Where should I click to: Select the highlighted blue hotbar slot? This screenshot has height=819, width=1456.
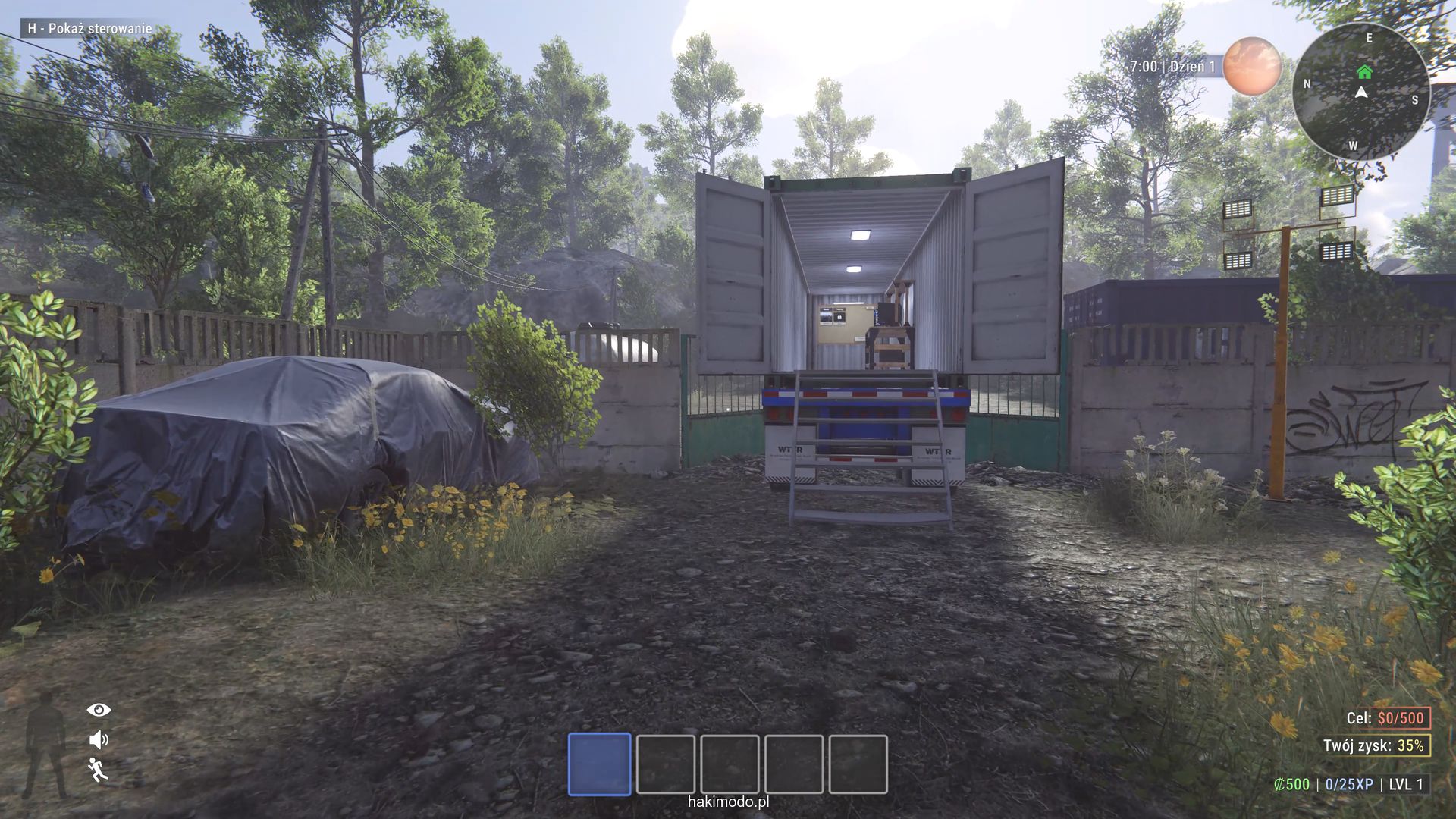[x=599, y=764]
